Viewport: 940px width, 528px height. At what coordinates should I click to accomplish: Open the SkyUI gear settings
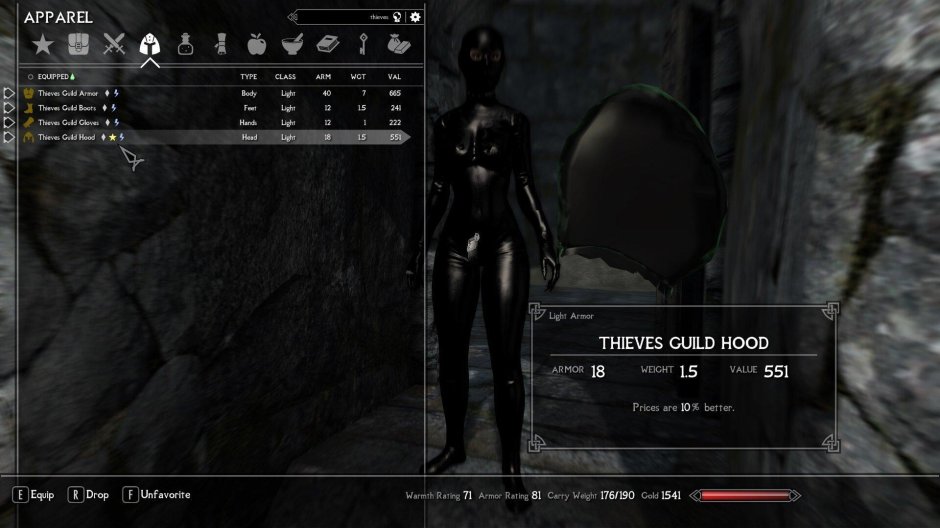pos(415,17)
